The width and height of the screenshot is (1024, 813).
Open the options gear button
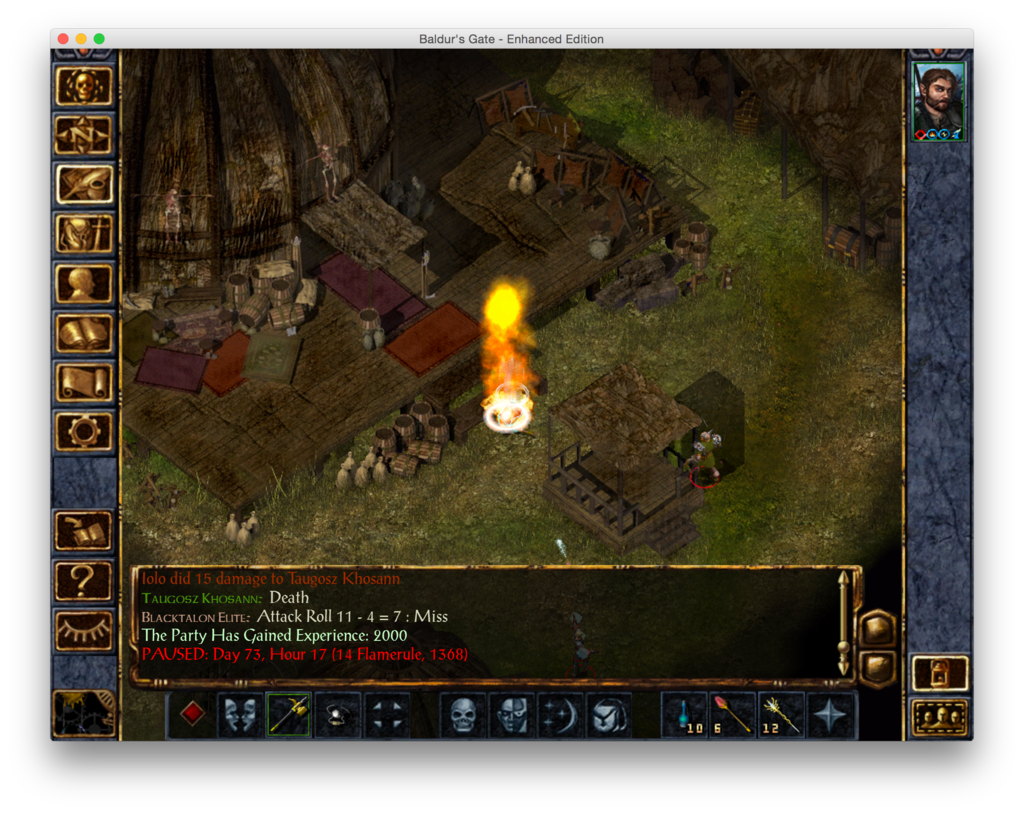click(84, 431)
